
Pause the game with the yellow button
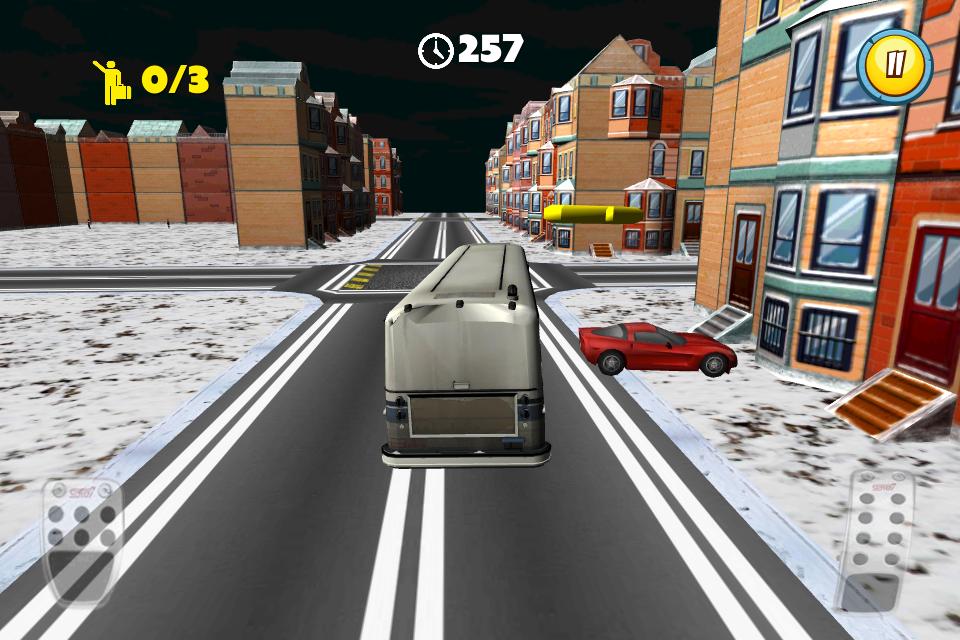tap(894, 66)
